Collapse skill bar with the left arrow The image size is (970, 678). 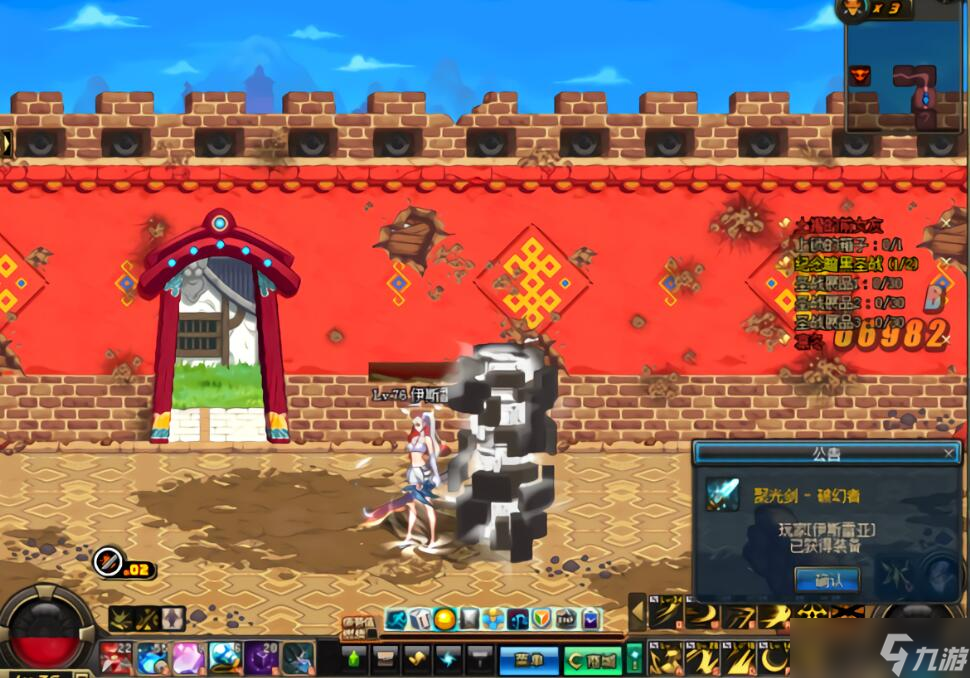point(636,612)
